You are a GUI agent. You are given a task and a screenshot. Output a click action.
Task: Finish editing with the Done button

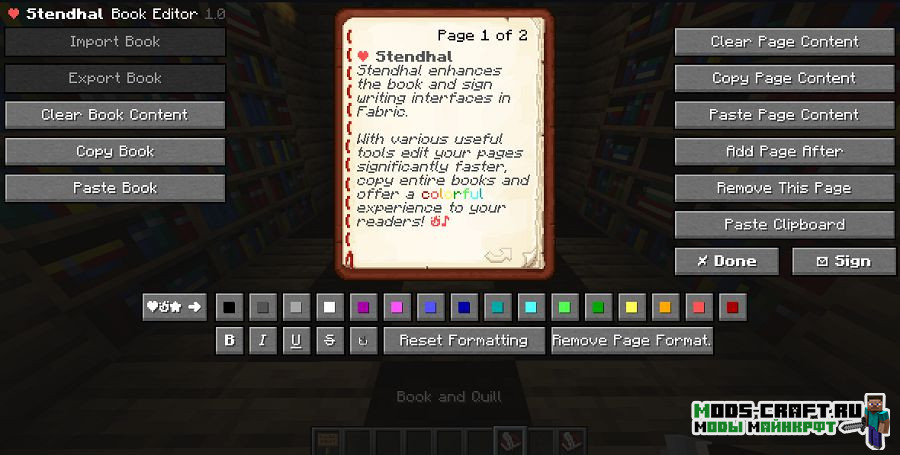tap(727, 261)
